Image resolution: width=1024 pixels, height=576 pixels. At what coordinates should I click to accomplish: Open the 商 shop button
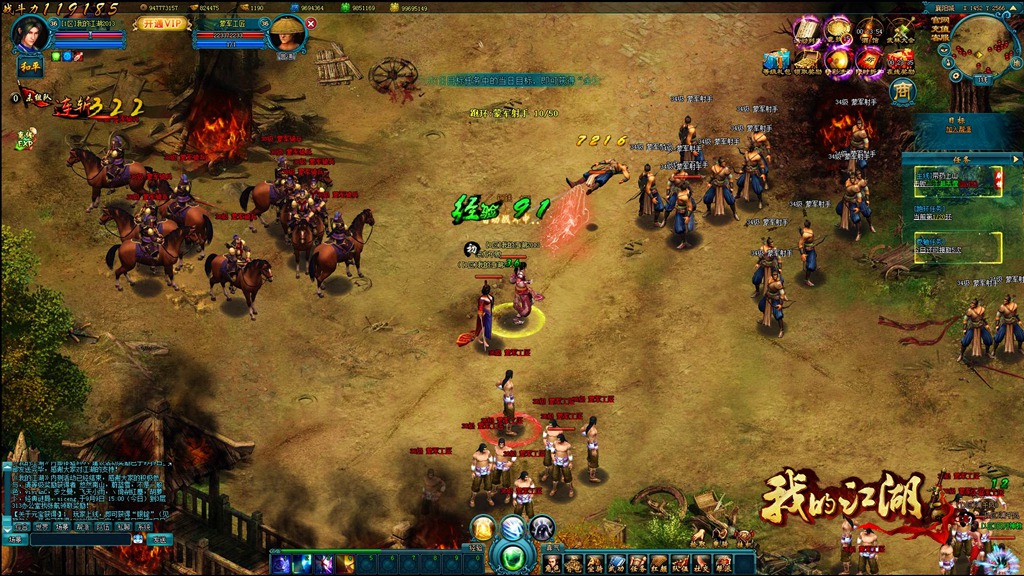[x=903, y=91]
